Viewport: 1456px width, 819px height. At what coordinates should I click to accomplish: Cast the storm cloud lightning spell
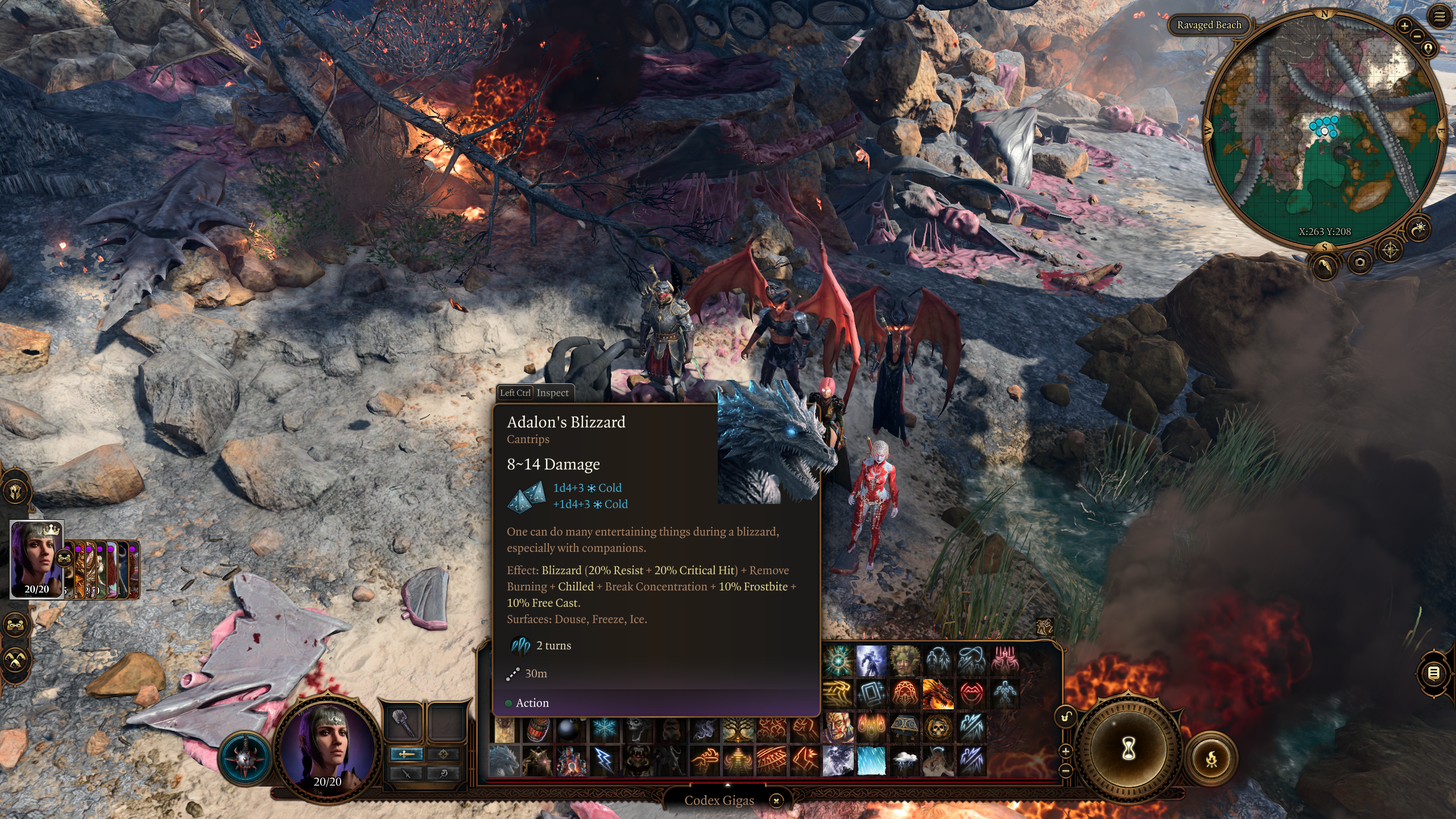pyautogui.click(x=905, y=760)
